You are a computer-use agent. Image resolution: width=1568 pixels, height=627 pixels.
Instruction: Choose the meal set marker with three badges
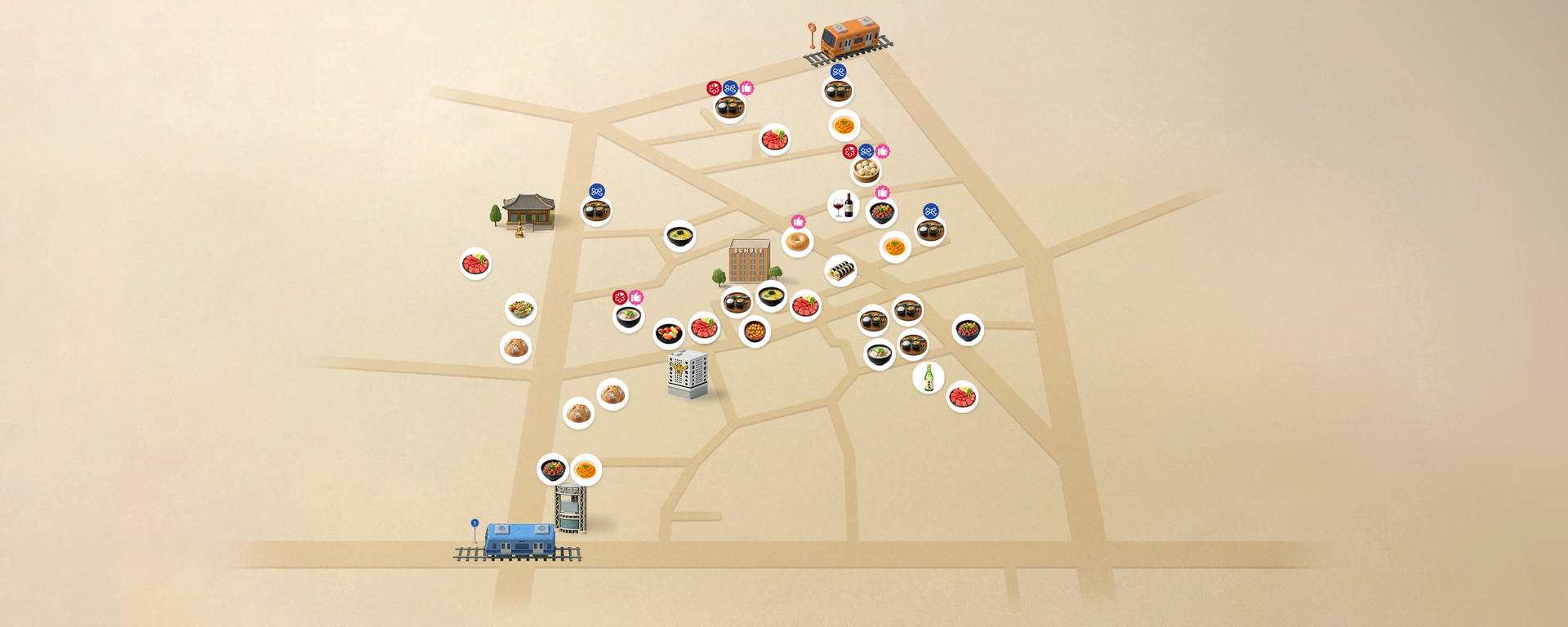pos(729,107)
